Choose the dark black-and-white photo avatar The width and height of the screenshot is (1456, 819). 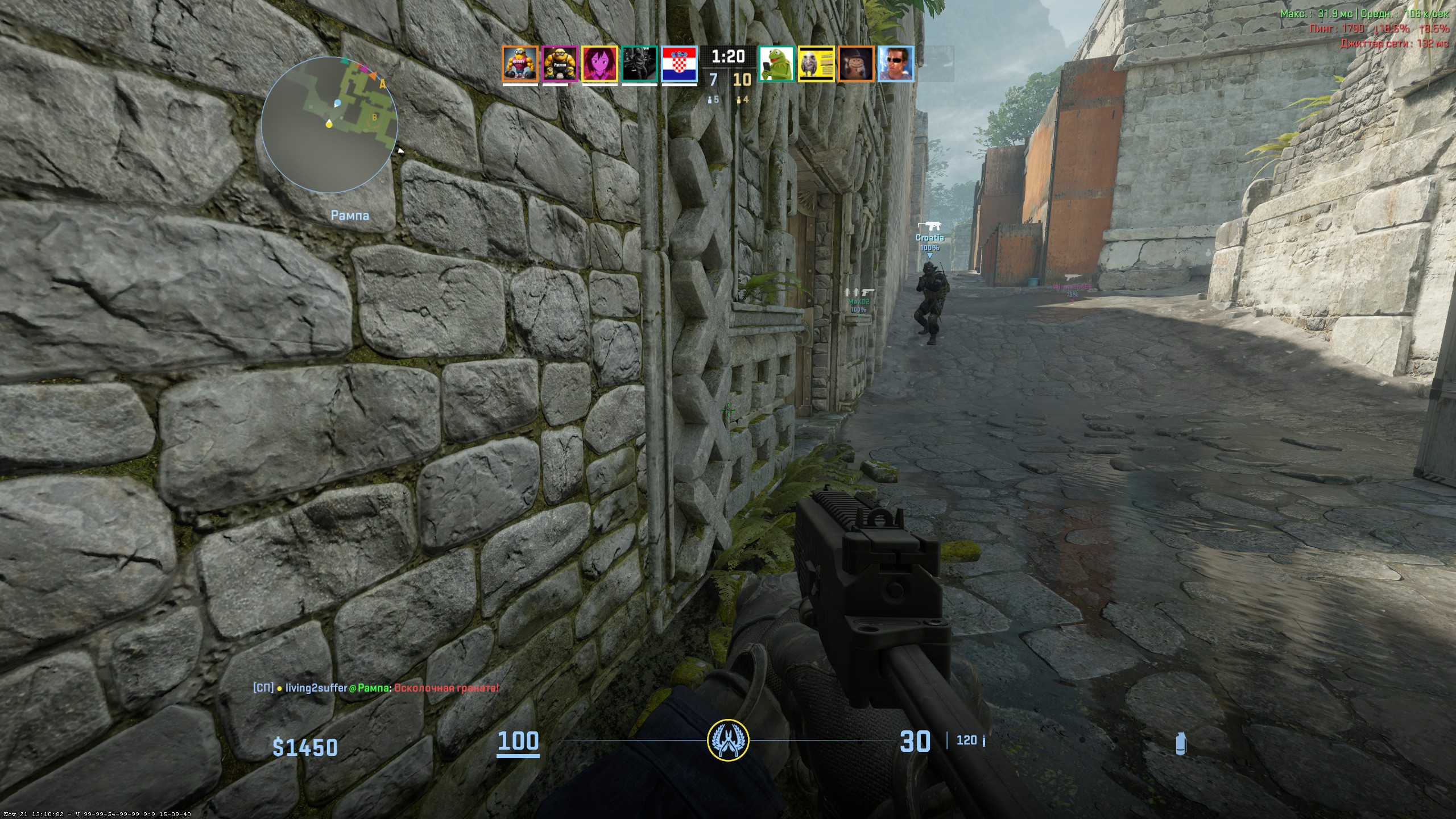coord(640,64)
